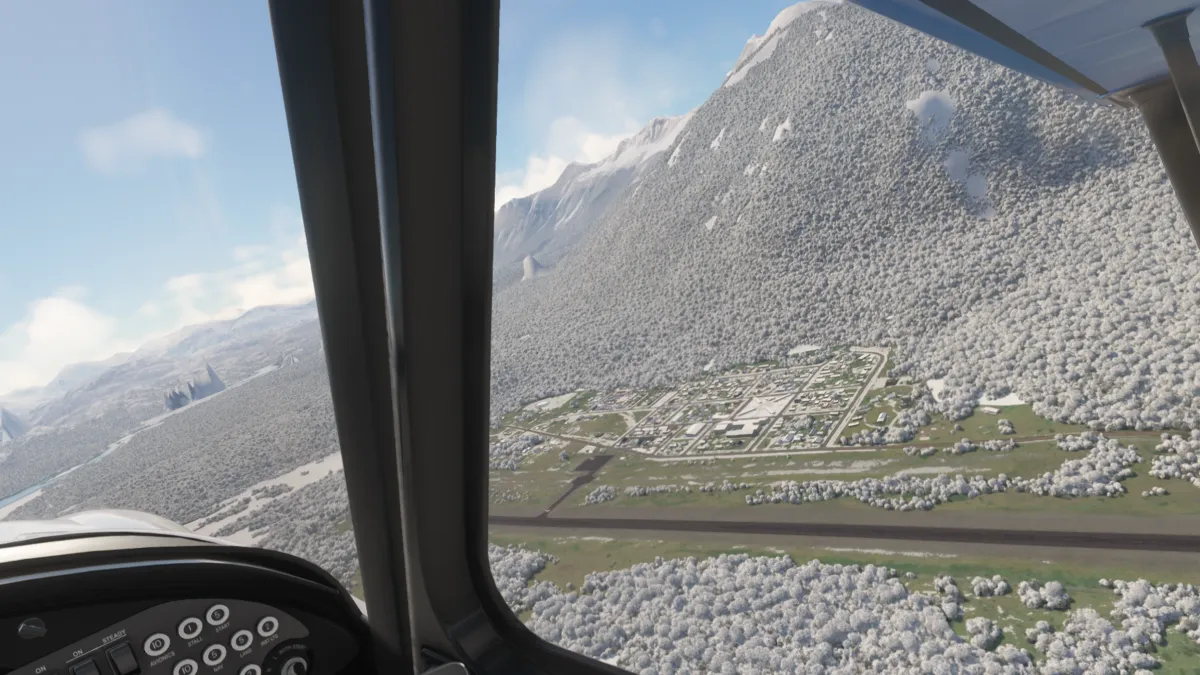This screenshot has height=675, width=1200.
Task: Toggle the NAV circuit breaker
Action: 214,655
